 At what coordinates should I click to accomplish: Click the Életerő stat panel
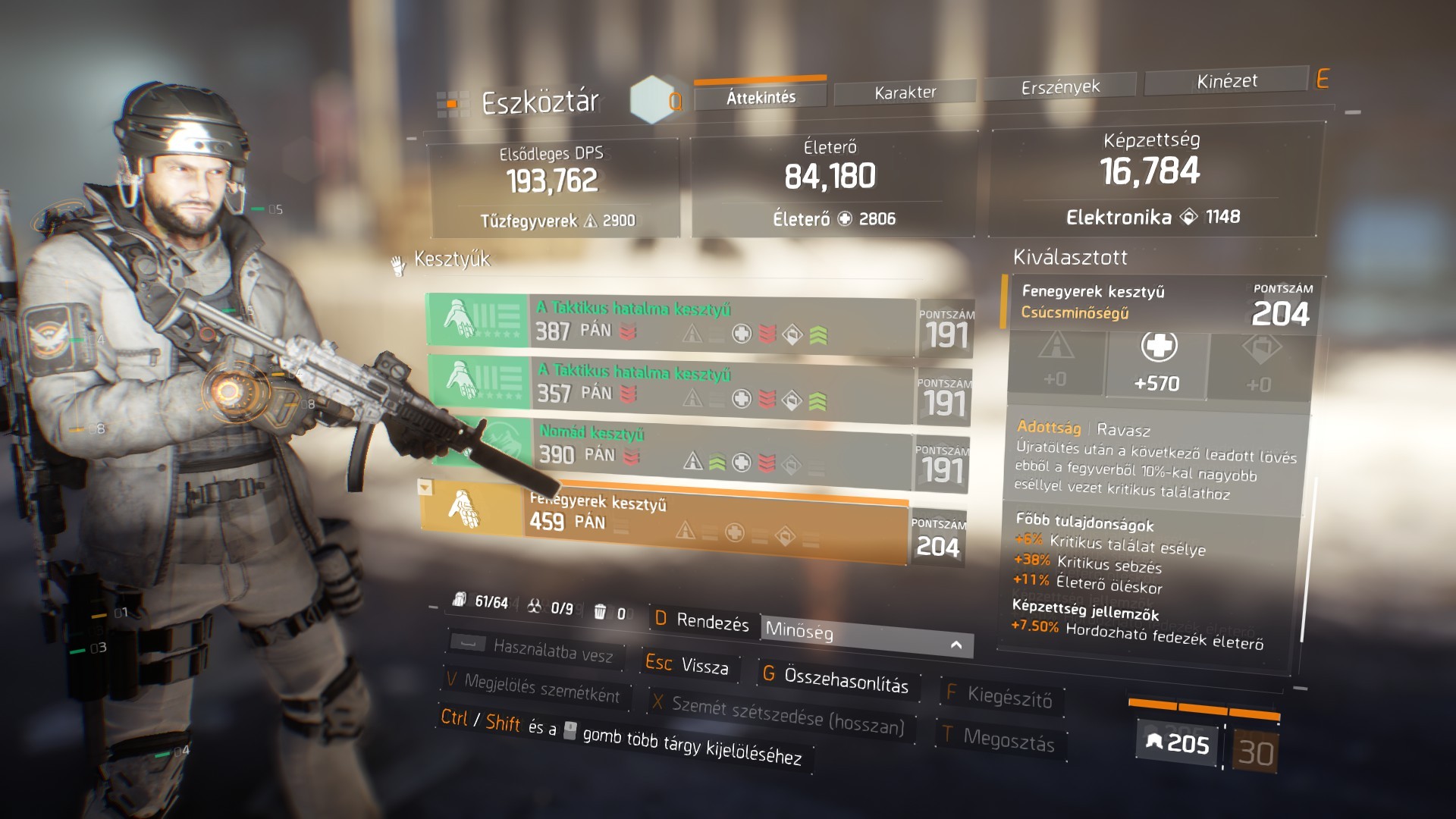click(830, 182)
